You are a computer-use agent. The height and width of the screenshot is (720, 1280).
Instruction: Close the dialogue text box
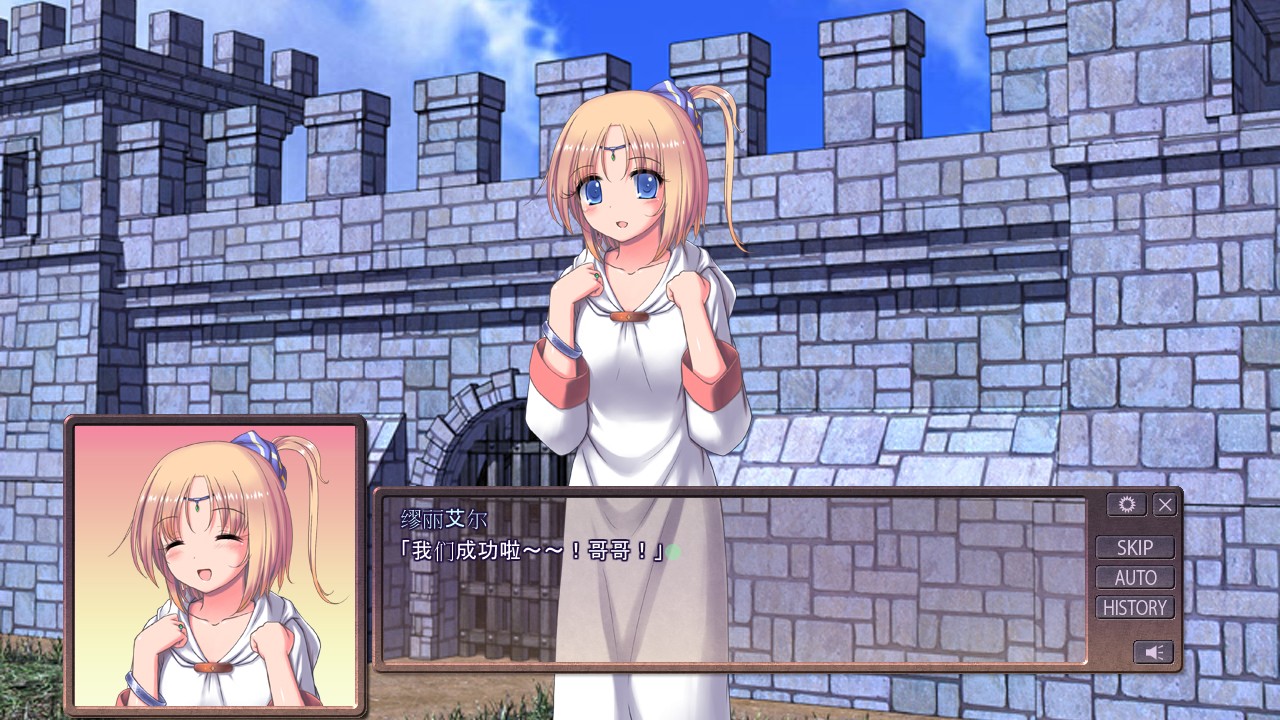pos(1165,505)
